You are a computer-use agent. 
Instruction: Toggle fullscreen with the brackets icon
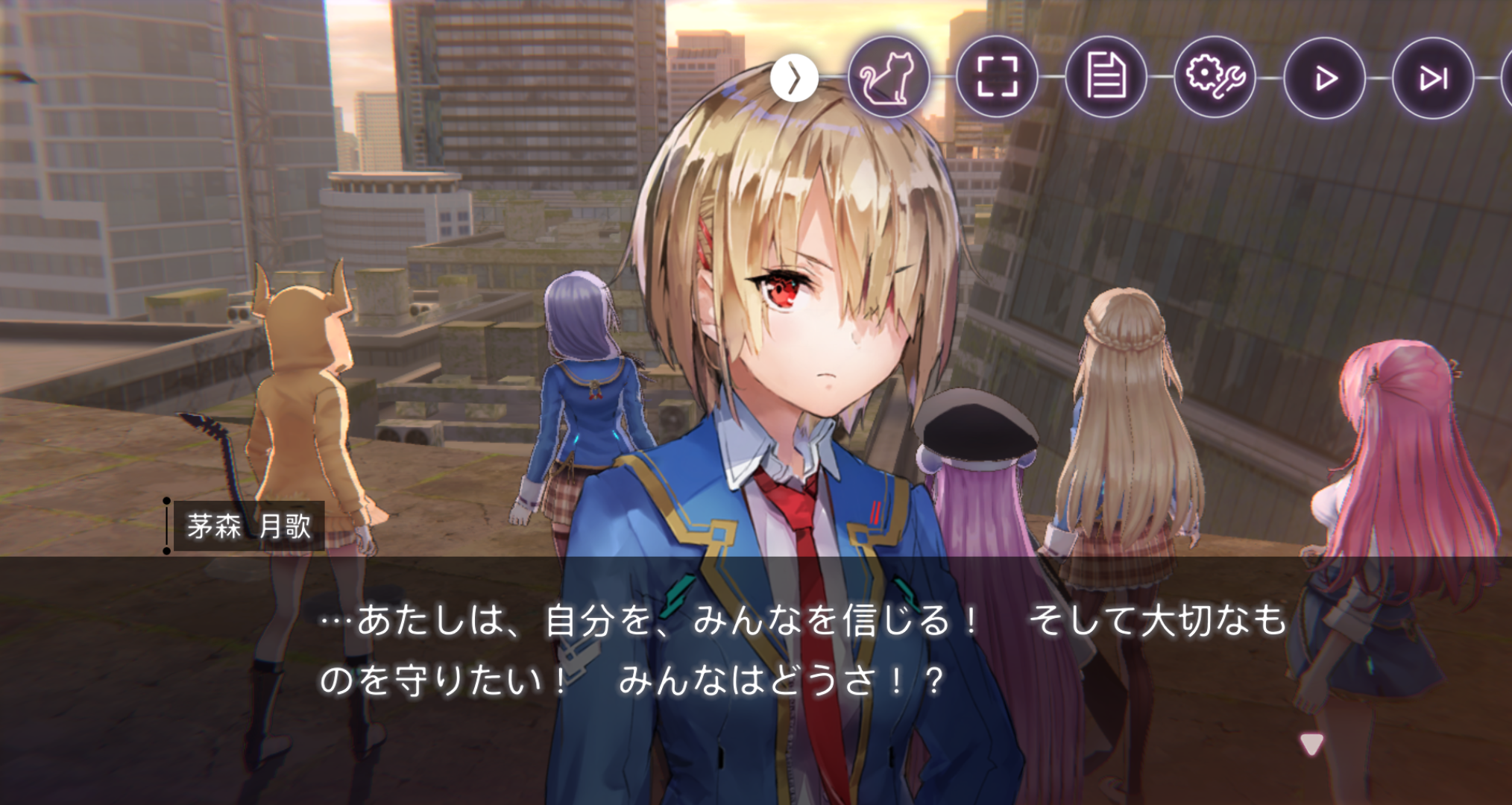click(x=997, y=78)
